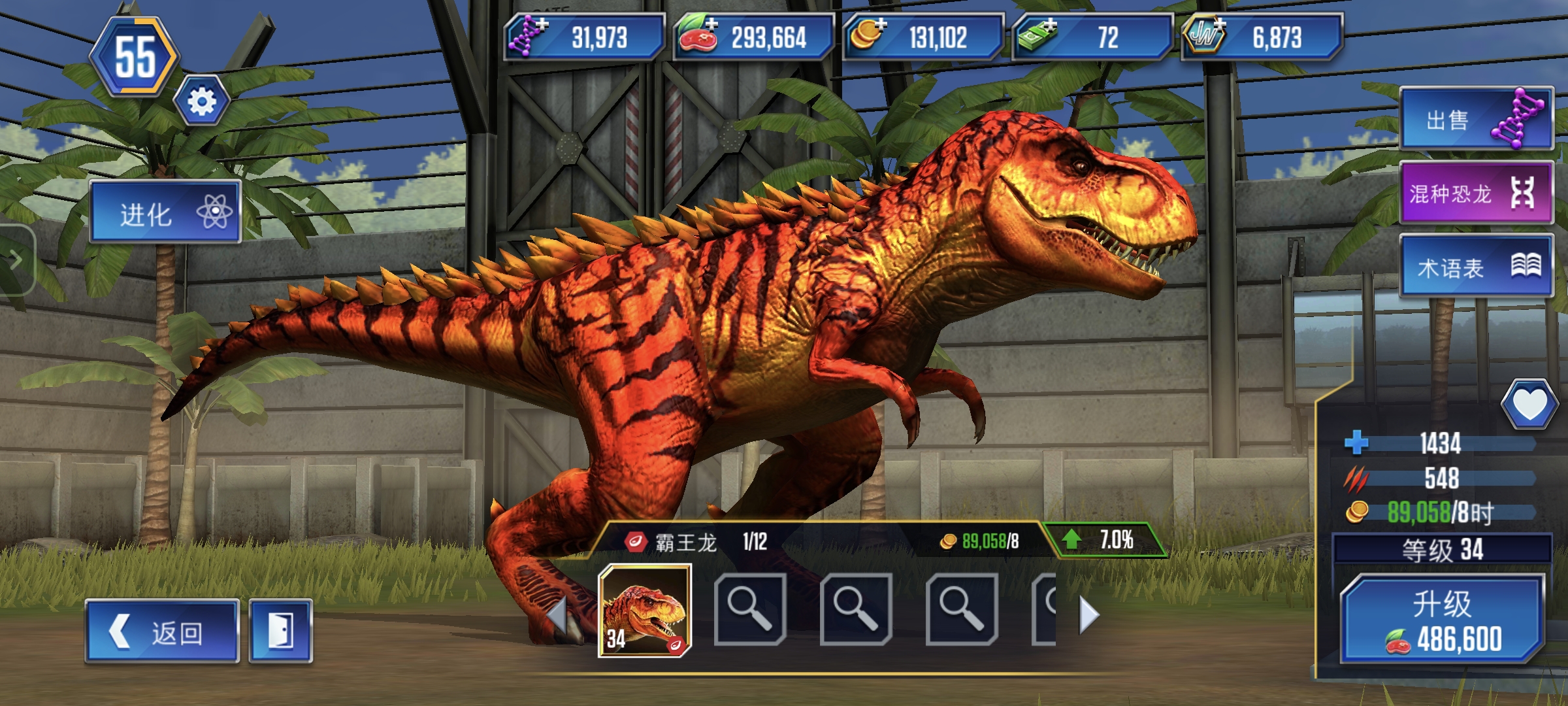Open the player level 55 badge
The height and width of the screenshot is (706, 1568).
pyautogui.click(x=135, y=58)
